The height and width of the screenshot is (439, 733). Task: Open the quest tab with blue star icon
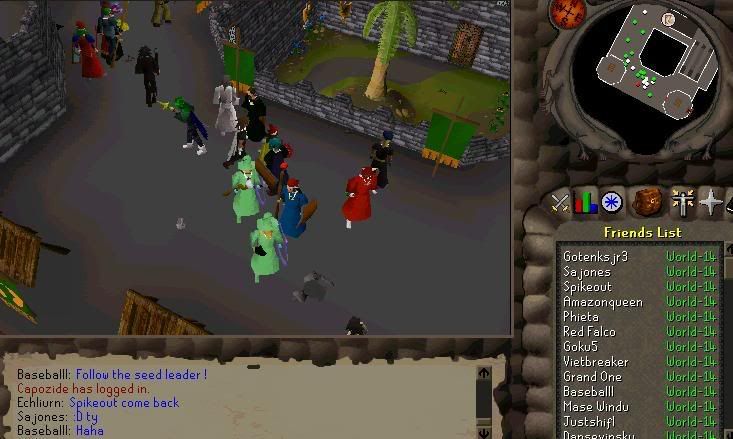[x=612, y=203]
